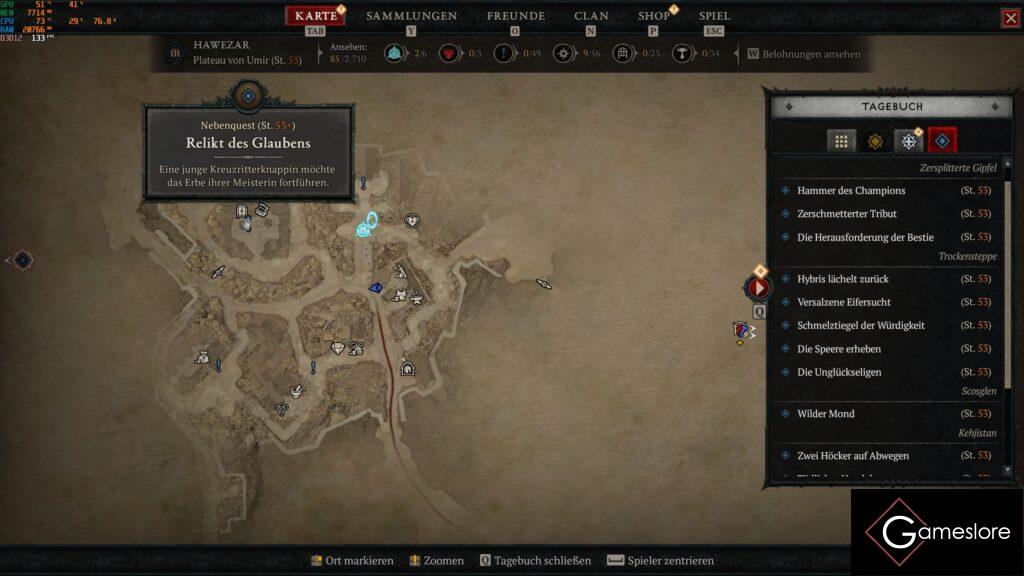The image size is (1024, 576).
Task: Choose Zwei Höcker auf Abwegen quest
Action: [x=852, y=456]
